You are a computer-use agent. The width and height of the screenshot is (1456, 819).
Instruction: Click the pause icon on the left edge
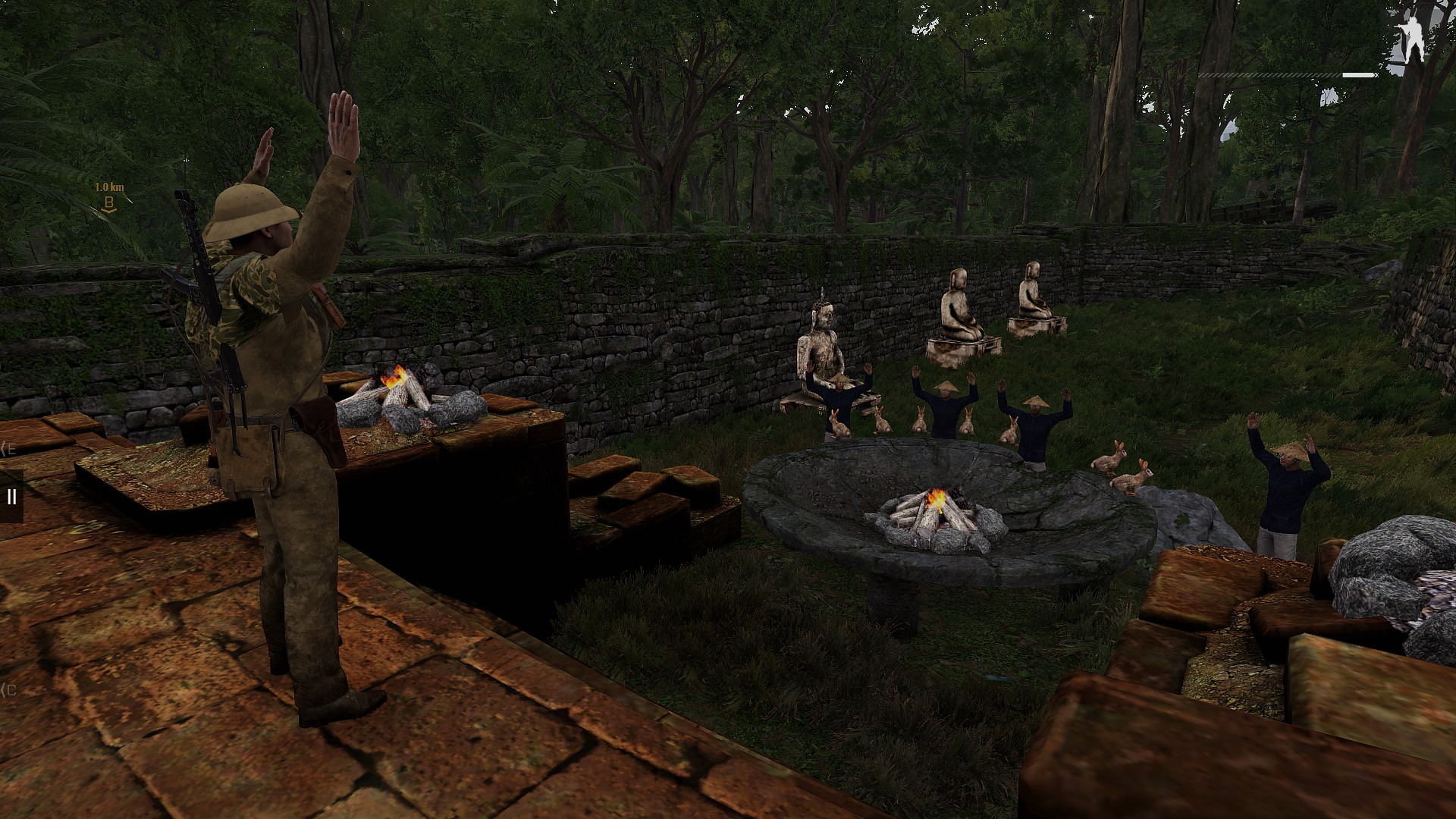tap(11, 497)
